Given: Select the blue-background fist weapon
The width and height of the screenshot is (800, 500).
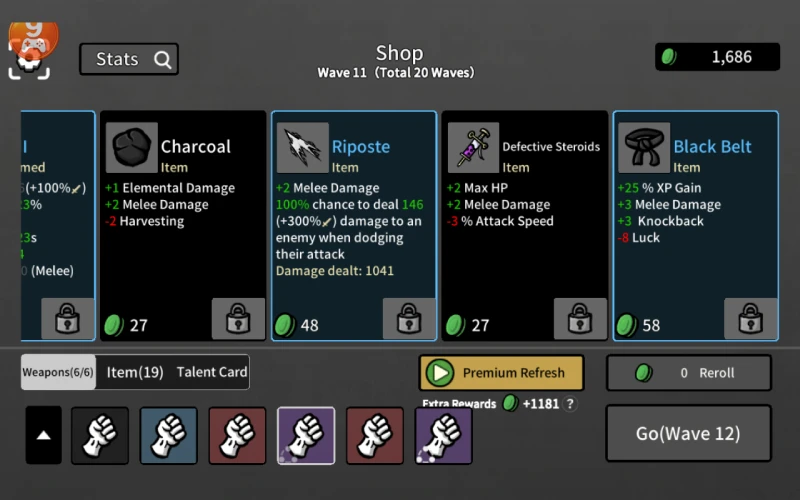Looking at the screenshot, I should pyautogui.click(x=168, y=435).
